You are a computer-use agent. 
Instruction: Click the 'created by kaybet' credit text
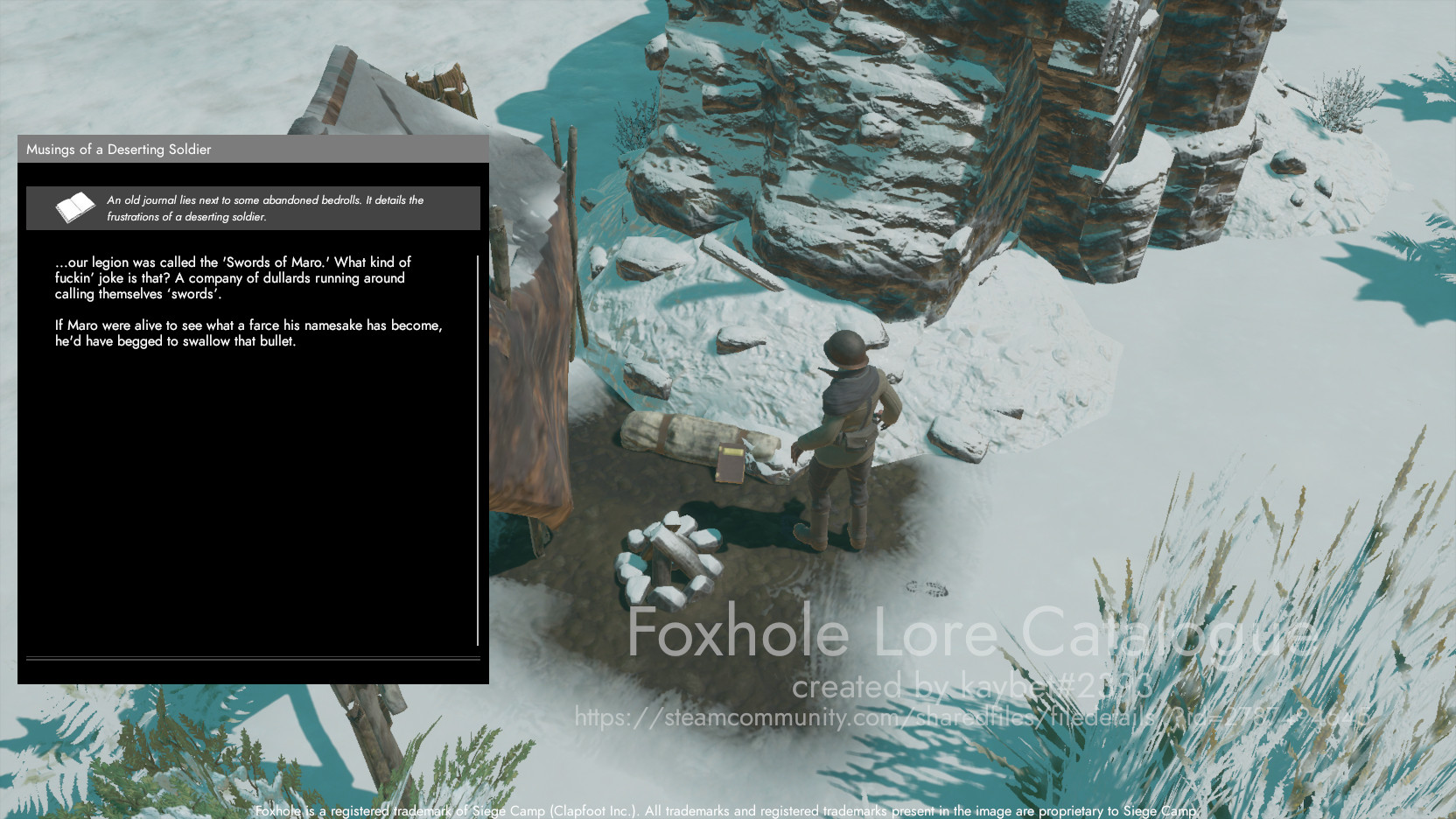(x=971, y=688)
